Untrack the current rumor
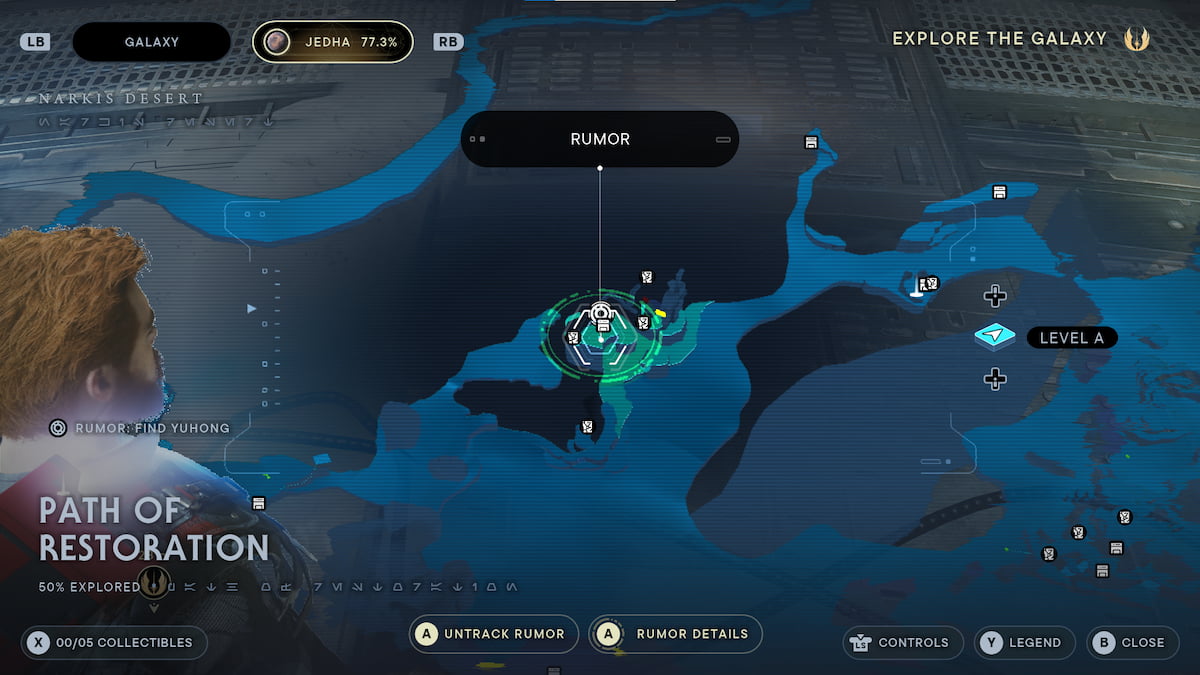Viewport: 1200px width, 675px height. point(494,634)
